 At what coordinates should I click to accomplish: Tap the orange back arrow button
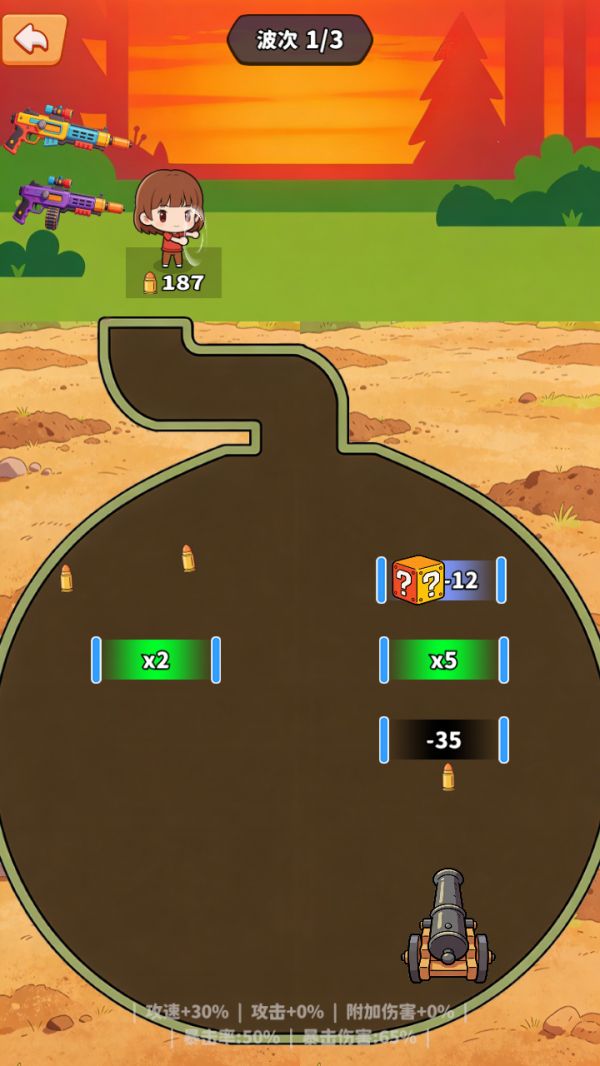coord(33,39)
